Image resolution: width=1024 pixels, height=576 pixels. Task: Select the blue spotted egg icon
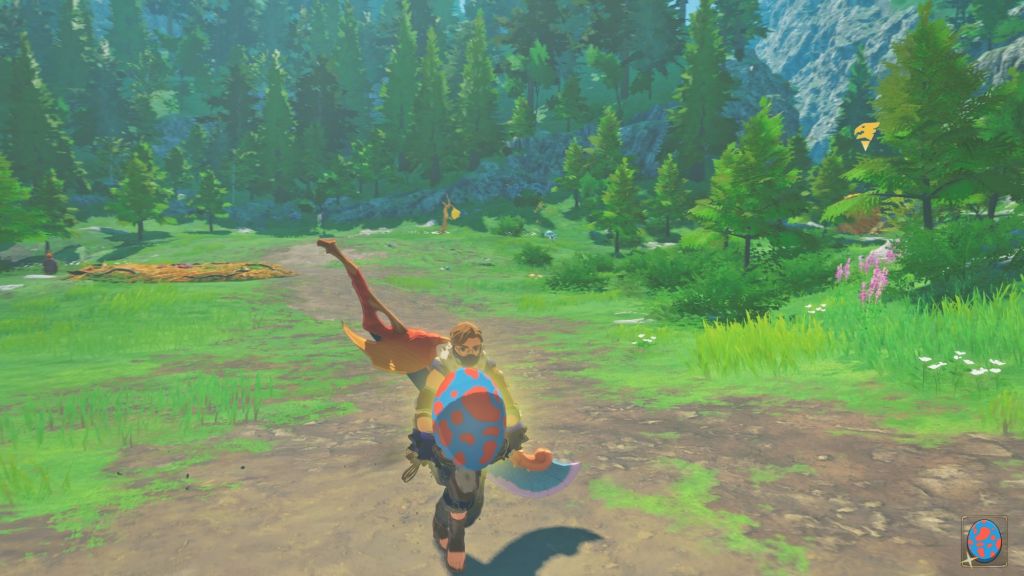984,541
